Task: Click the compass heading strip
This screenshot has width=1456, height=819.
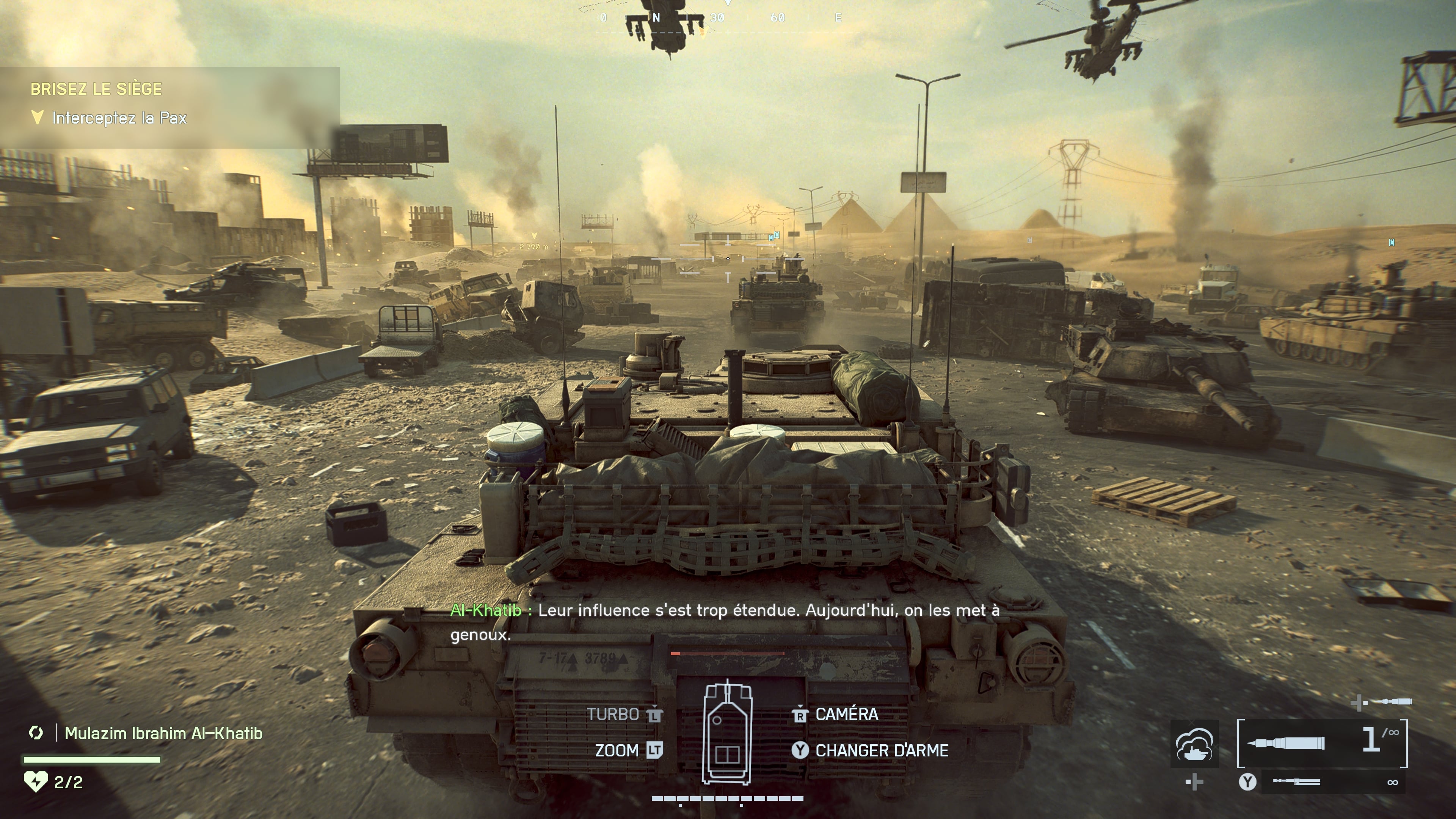Action: (728, 18)
